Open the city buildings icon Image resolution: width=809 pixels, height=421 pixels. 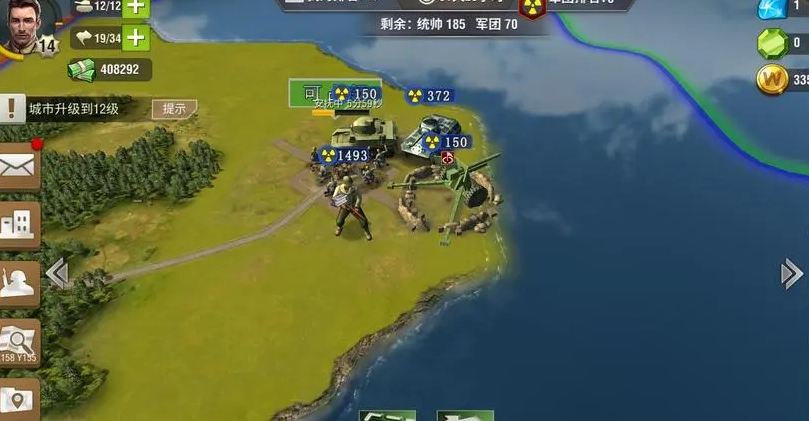(x=18, y=224)
